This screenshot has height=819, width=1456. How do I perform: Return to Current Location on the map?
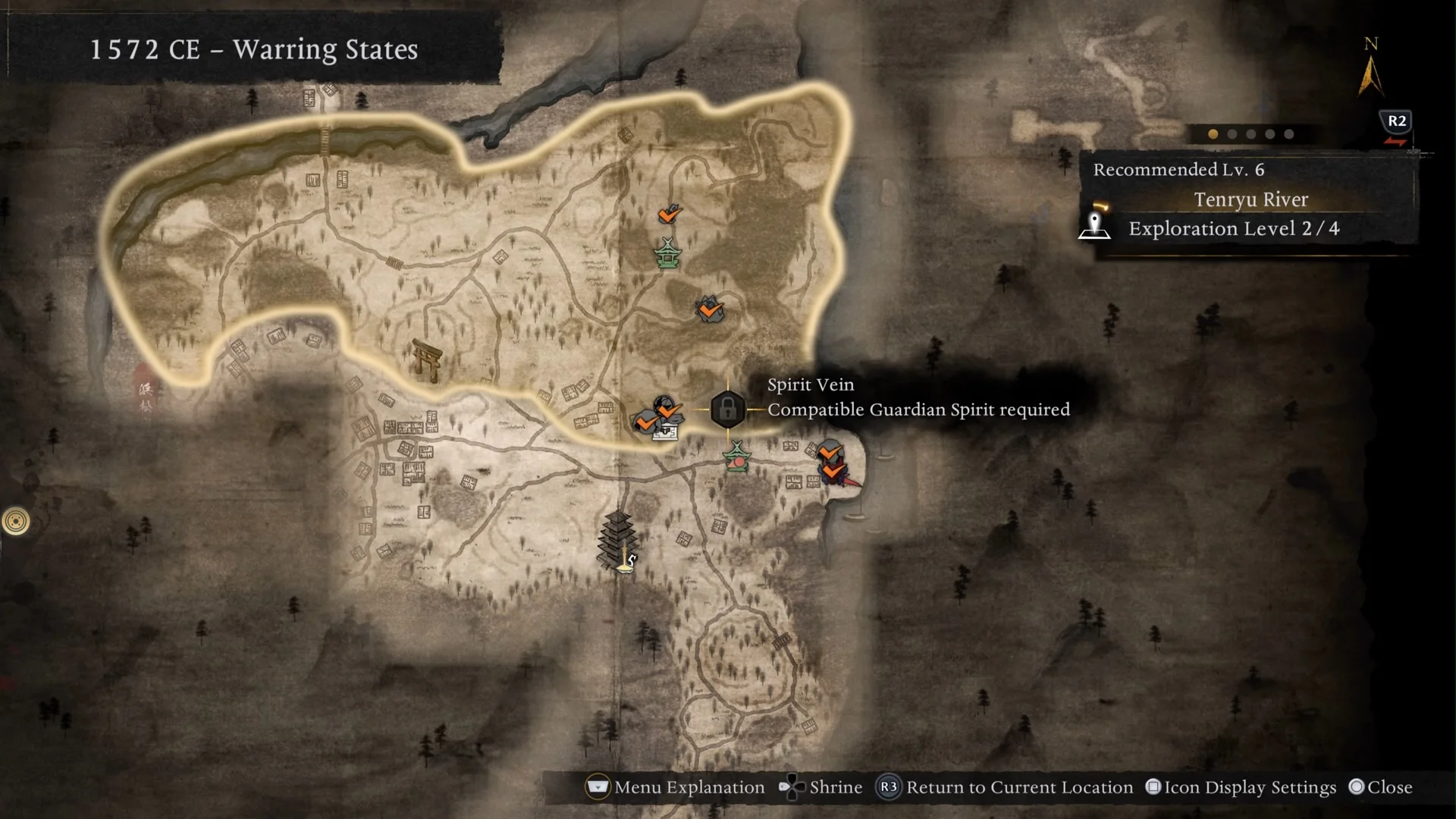(1005, 787)
